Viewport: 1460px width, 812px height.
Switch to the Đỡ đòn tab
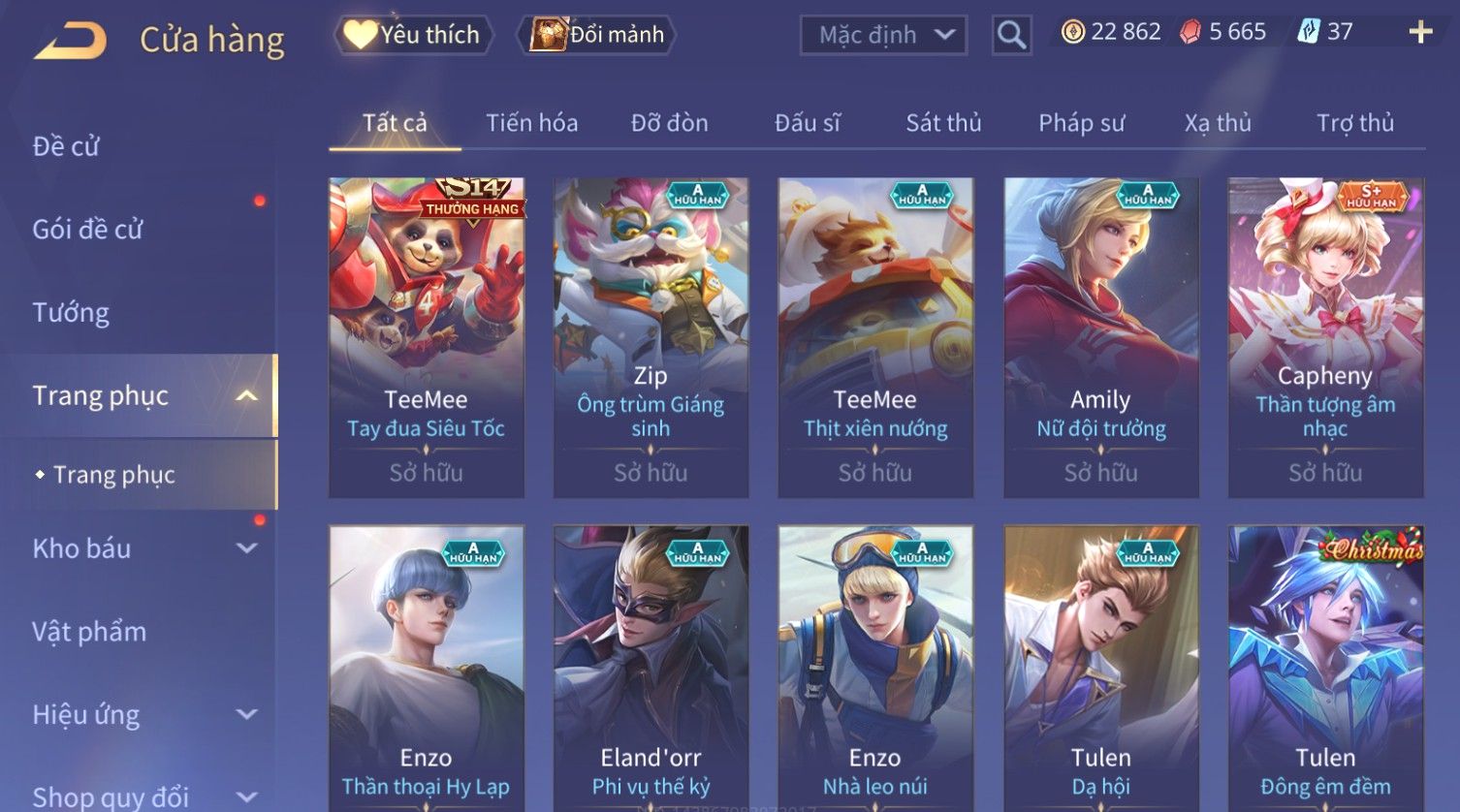tap(669, 123)
